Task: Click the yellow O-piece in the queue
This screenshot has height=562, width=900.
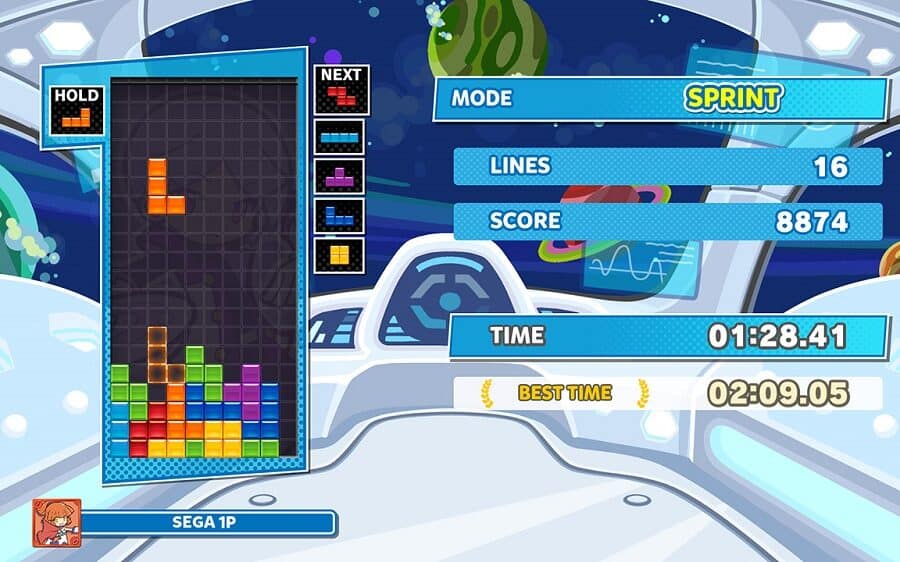Action: 340,252
